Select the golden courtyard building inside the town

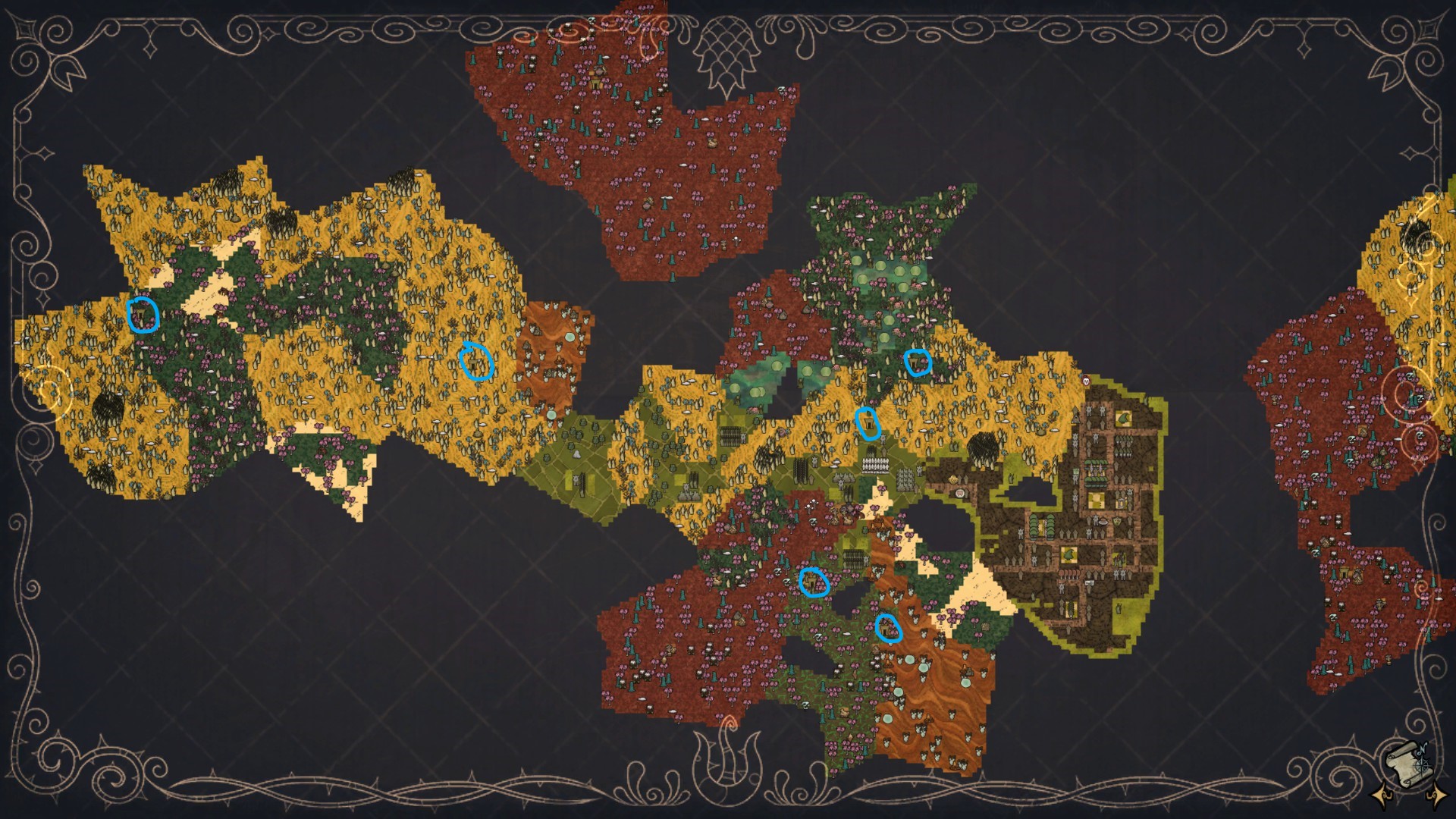(x=1097, y=501)
